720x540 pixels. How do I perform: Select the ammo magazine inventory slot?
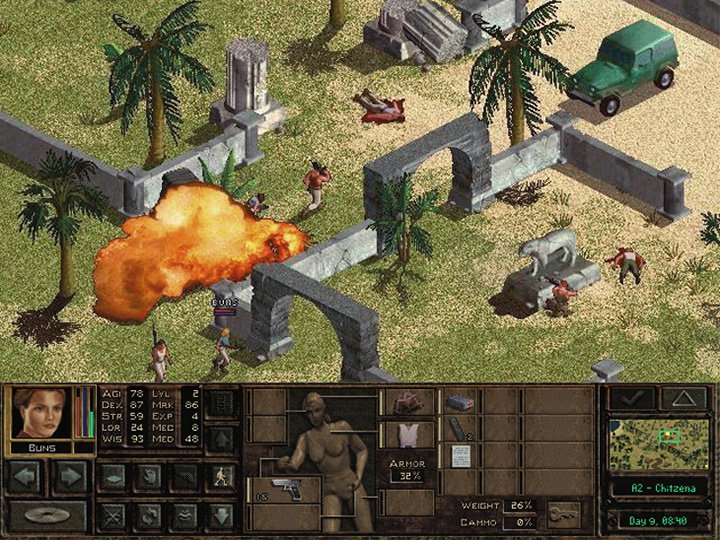(x=459, y=430)
